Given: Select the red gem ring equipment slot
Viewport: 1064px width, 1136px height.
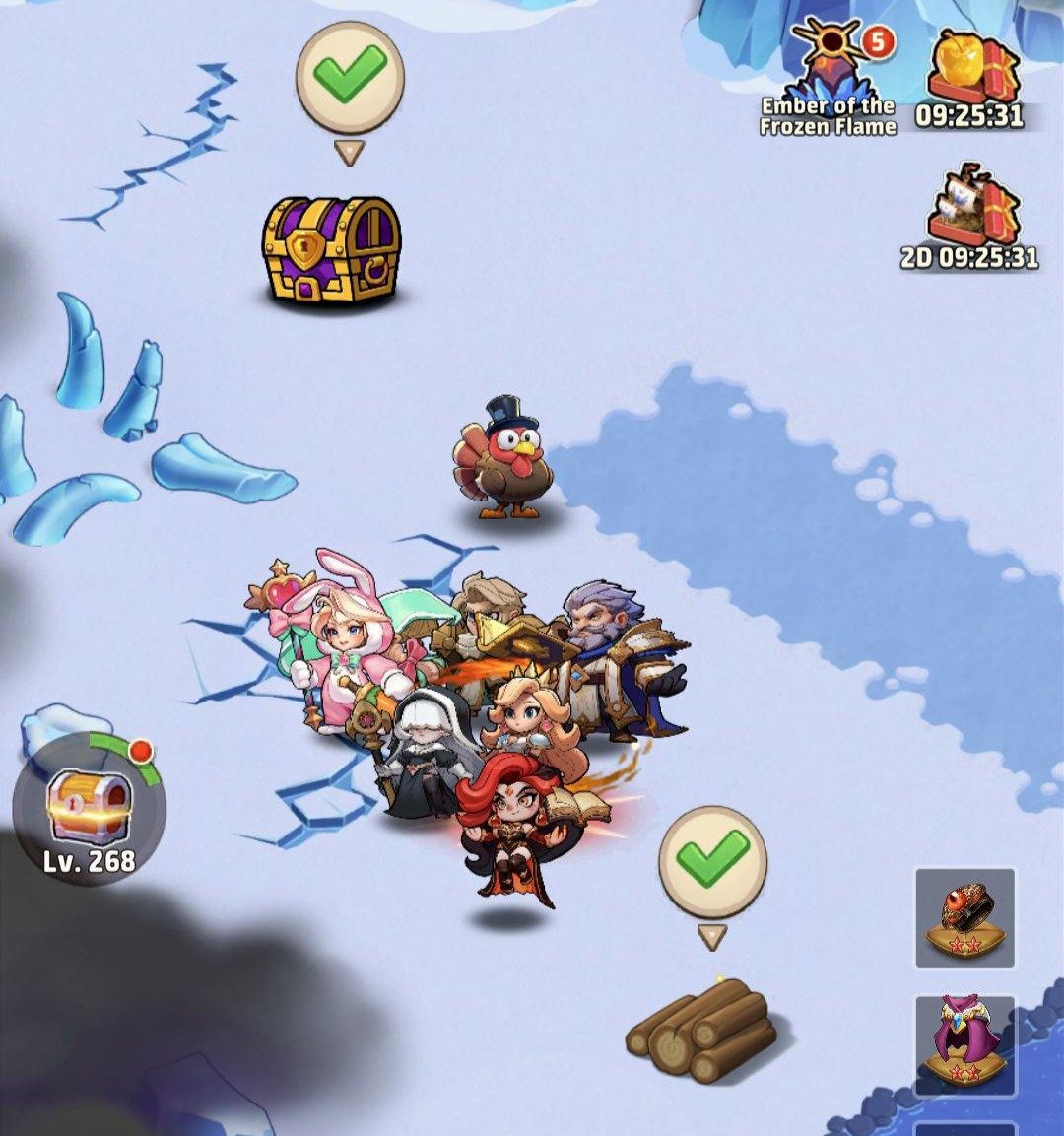Looking at the screenshot, I should (x=964, y=918).
